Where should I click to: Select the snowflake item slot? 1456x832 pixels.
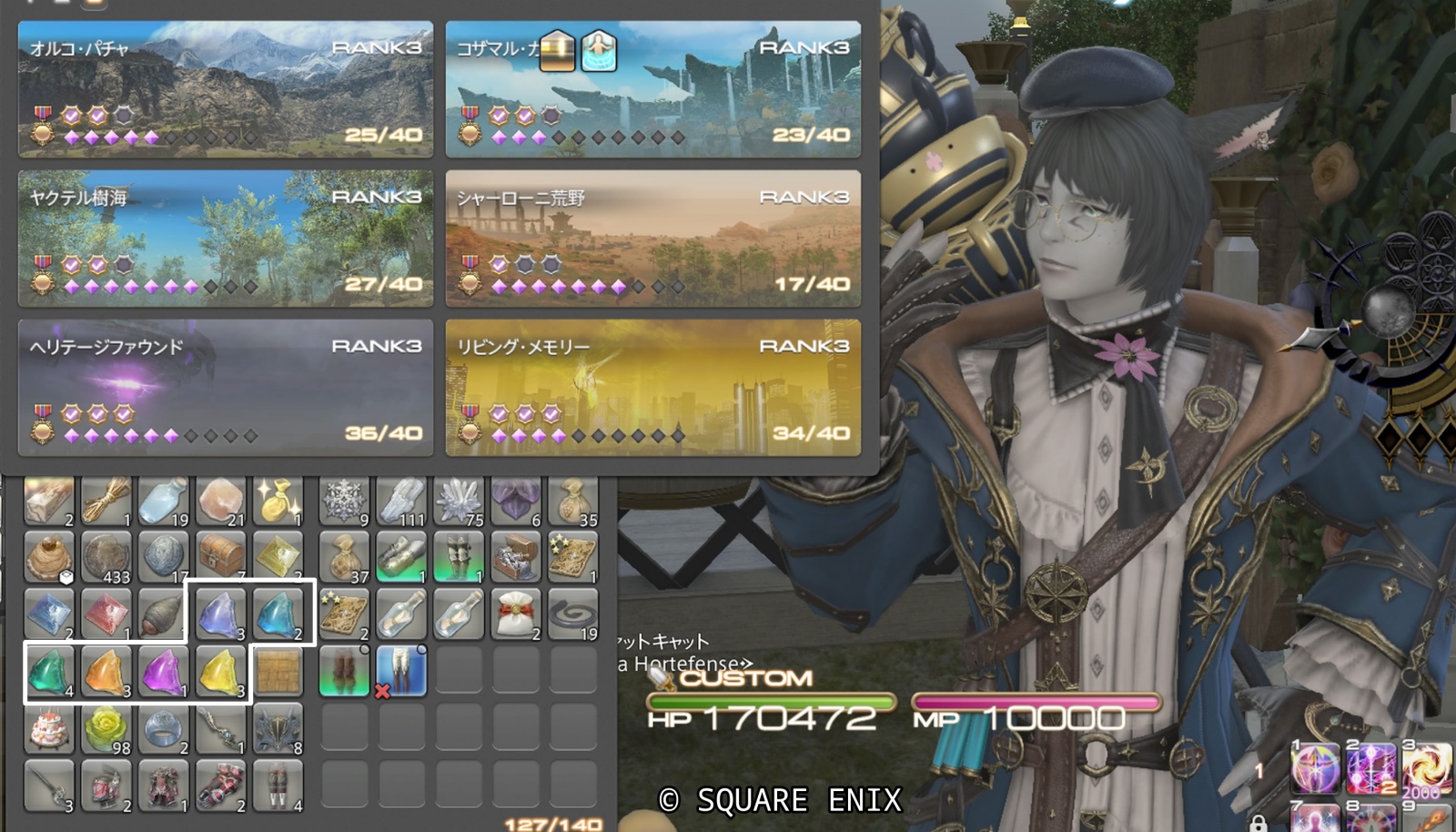(x=344, y=499)
